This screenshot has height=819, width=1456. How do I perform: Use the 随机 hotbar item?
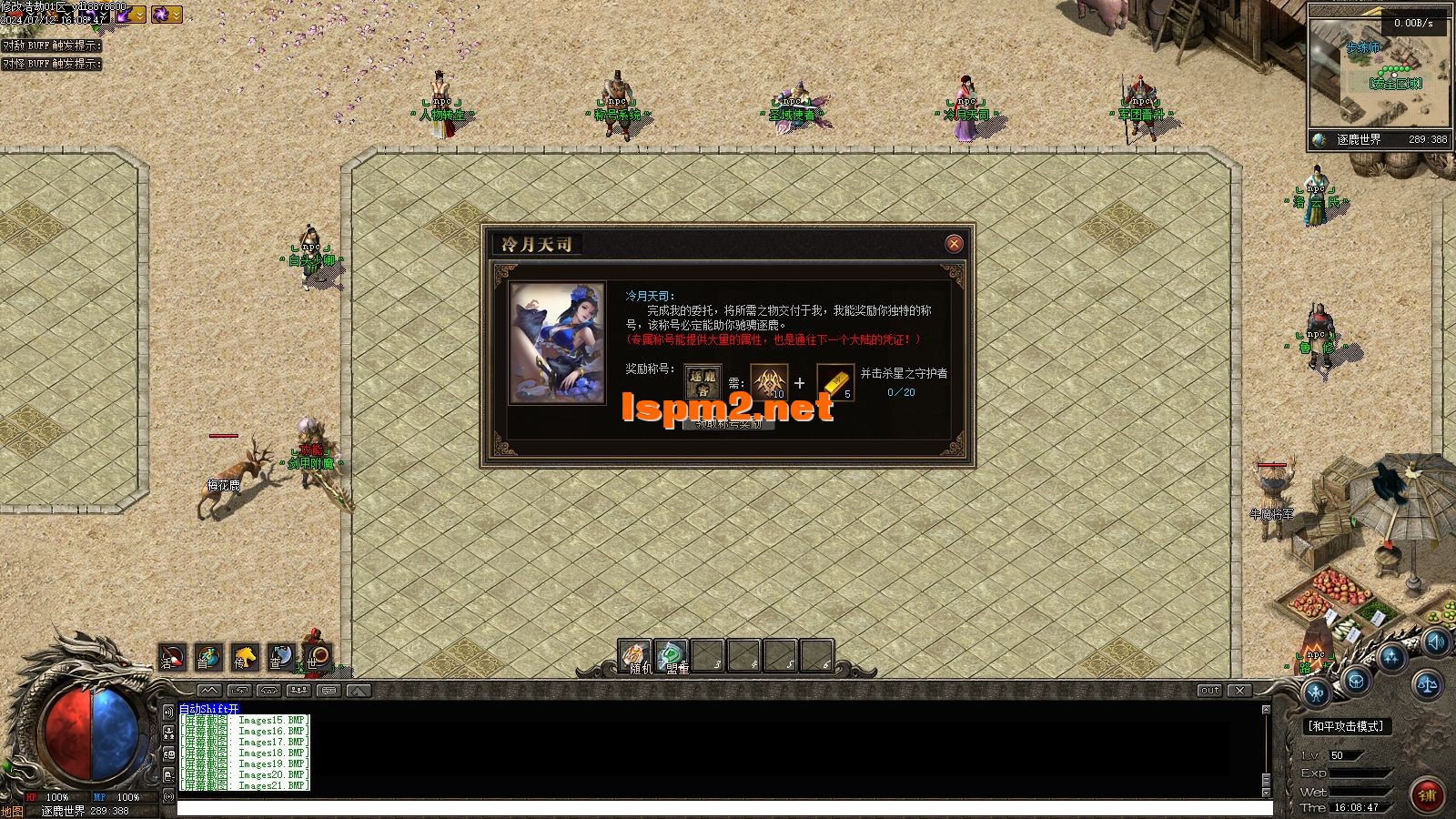pyautogui.click(x=635, y=656)
